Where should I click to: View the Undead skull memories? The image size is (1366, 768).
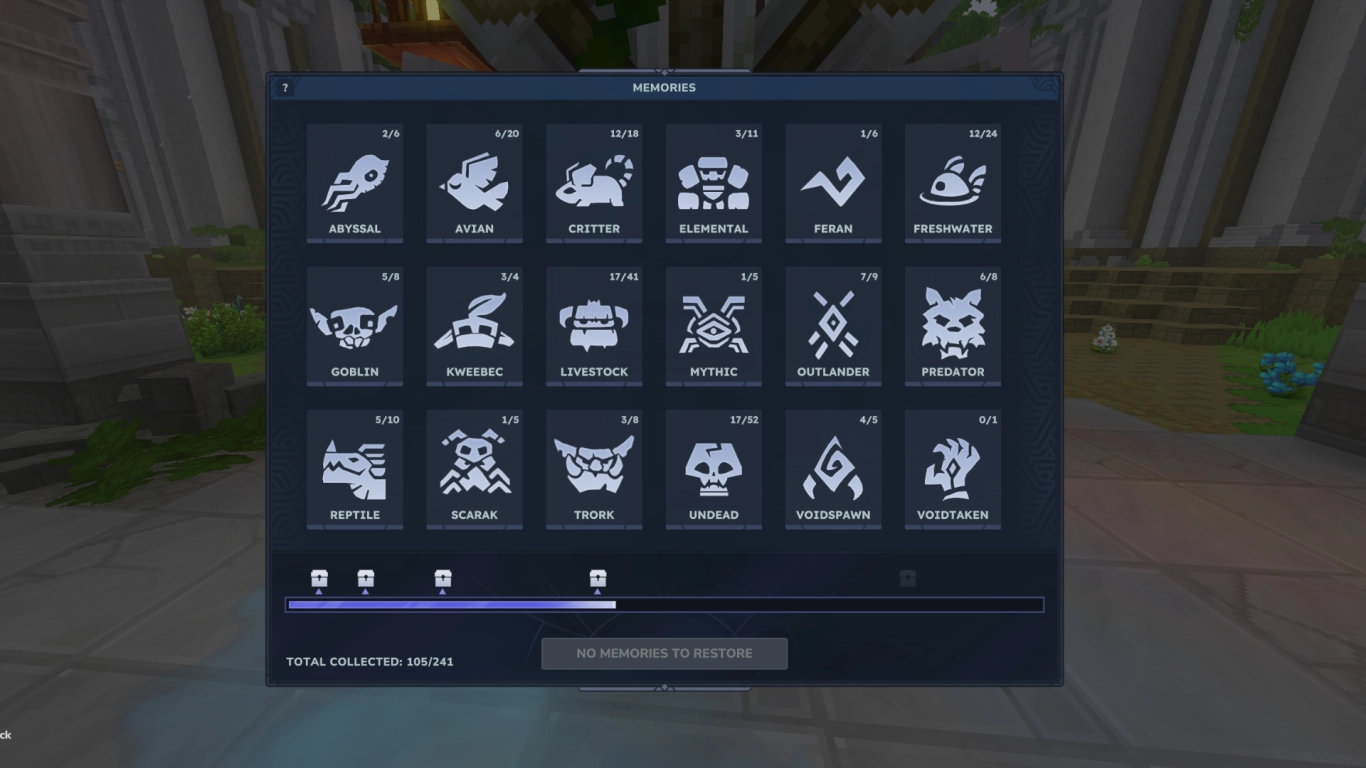pos(713,469)
